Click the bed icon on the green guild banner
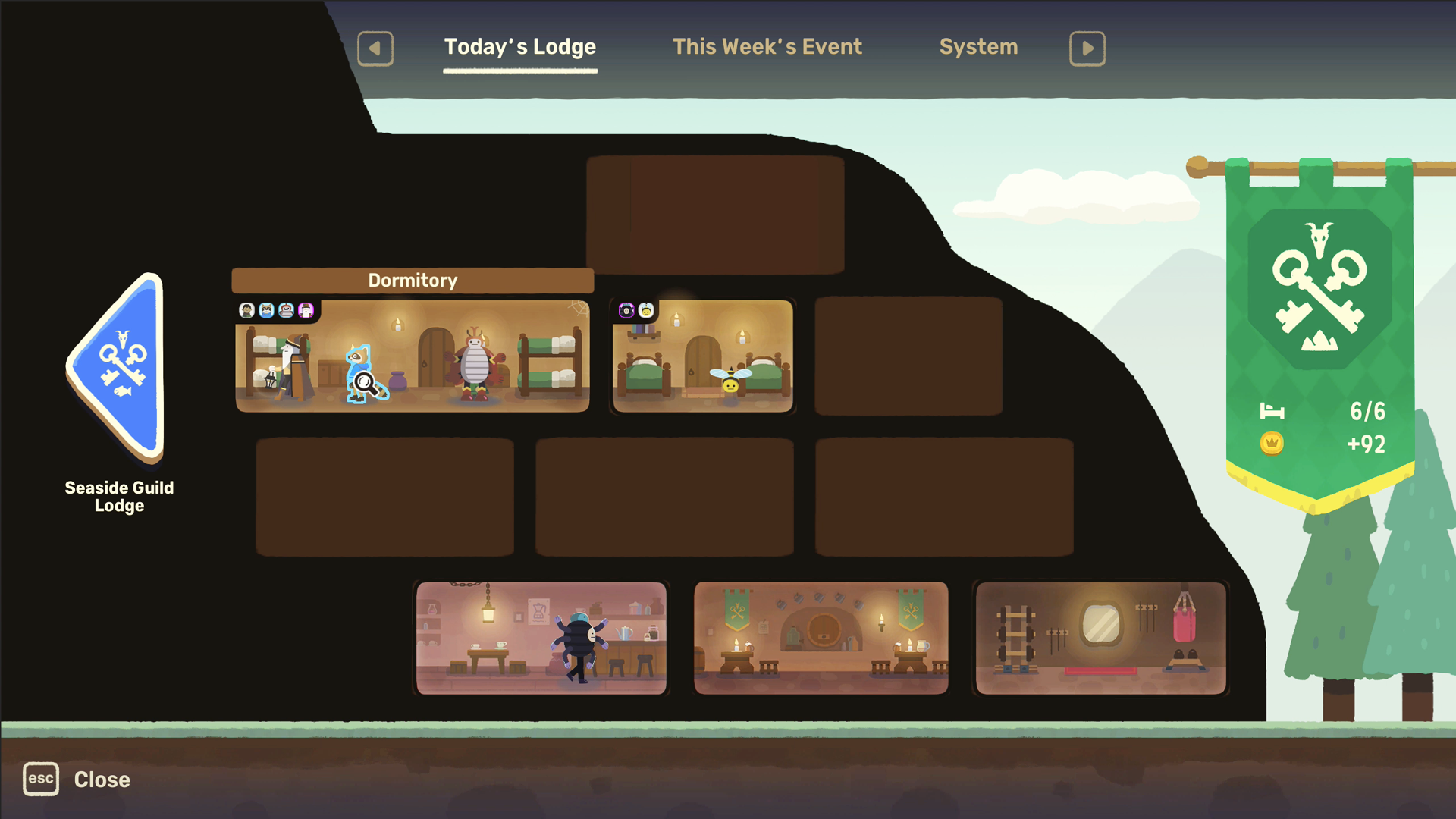 click(x=1271, y=412)
